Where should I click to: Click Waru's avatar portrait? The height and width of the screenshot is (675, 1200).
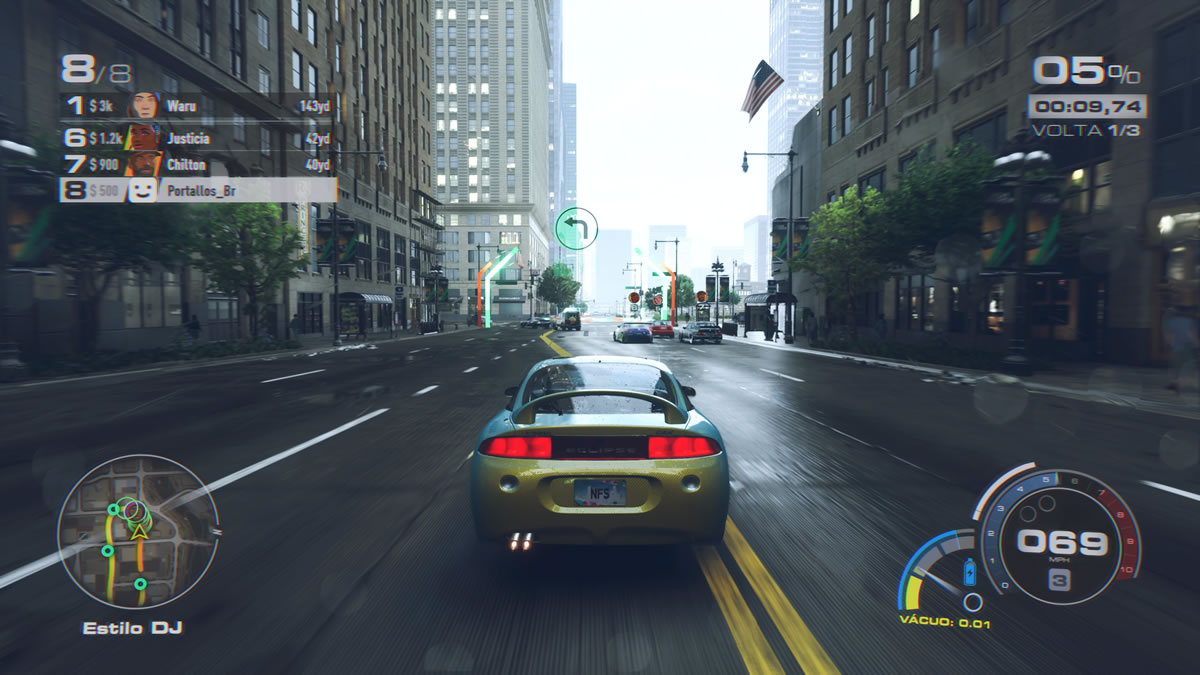tap(145, 106)
